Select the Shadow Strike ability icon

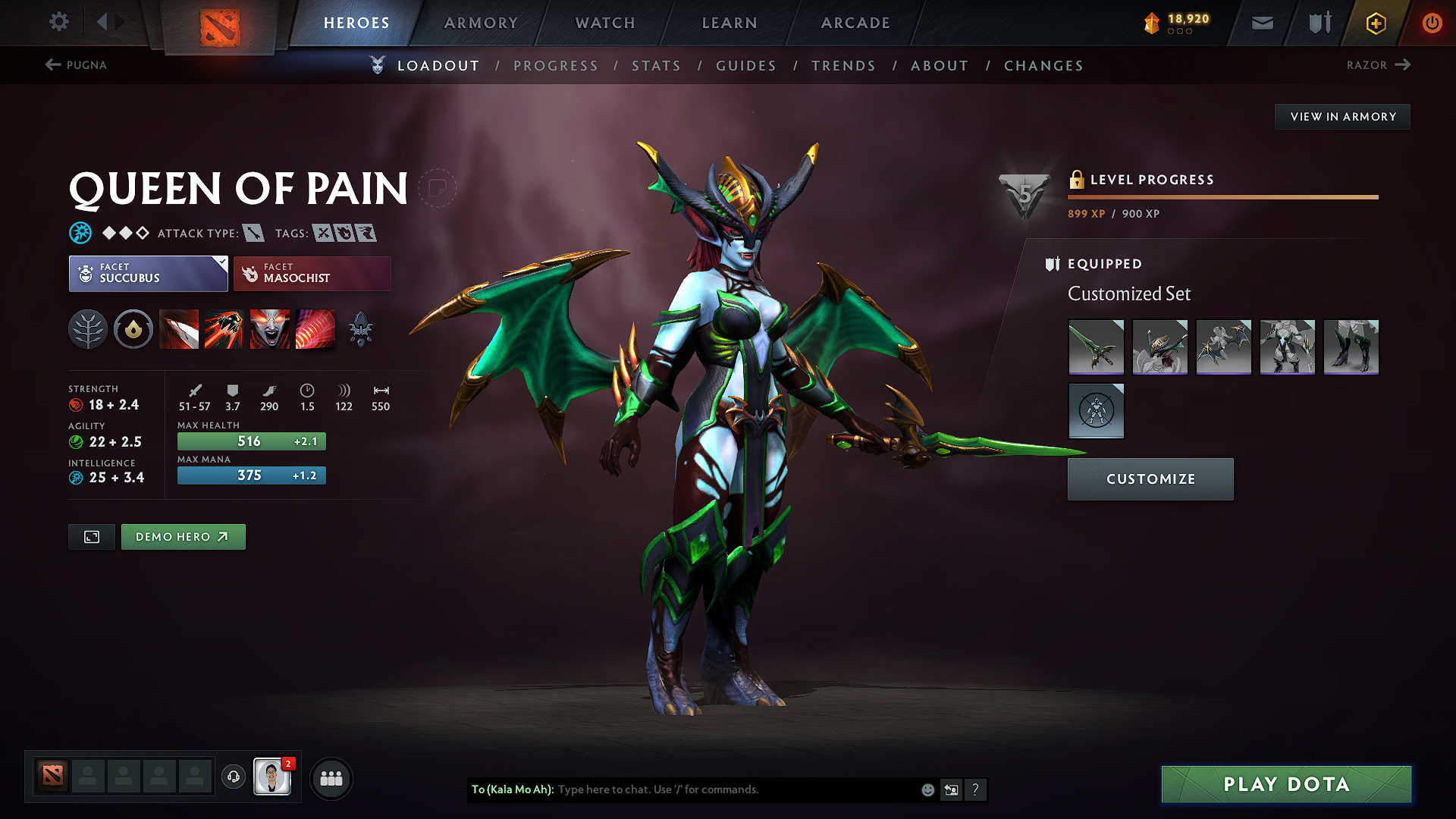179,329
